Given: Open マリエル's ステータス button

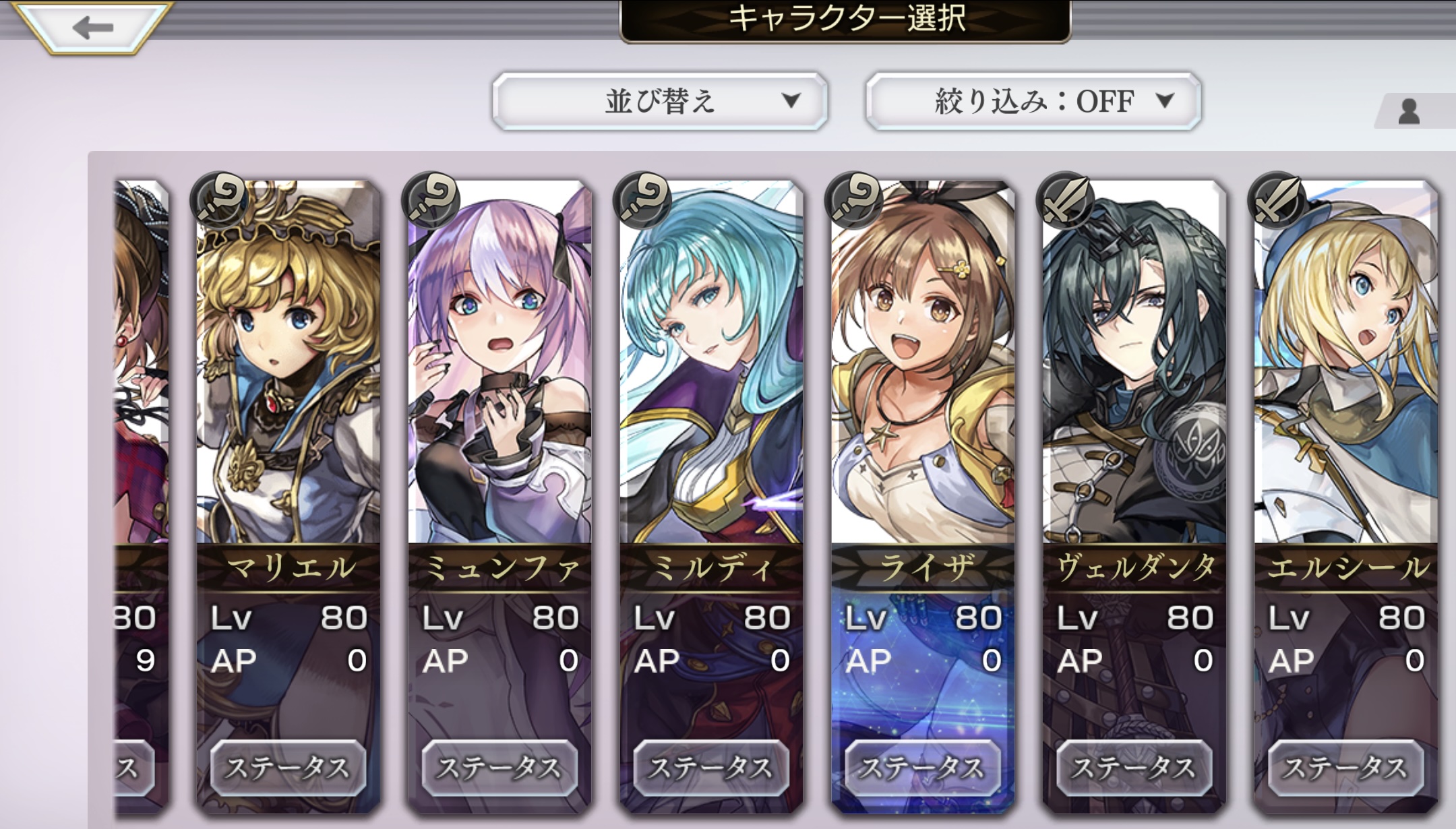Looking at the screenshot, I should click(289, 767).
